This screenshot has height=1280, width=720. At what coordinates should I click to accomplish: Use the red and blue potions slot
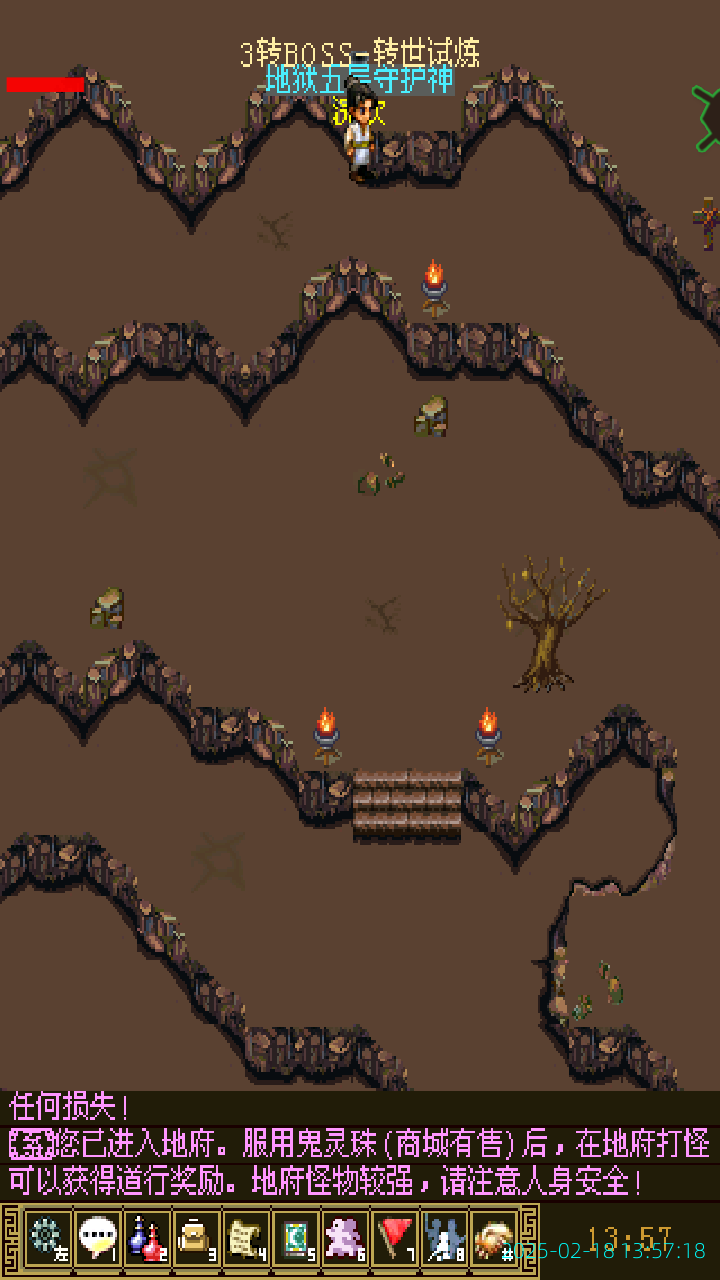pos(147,1238)
